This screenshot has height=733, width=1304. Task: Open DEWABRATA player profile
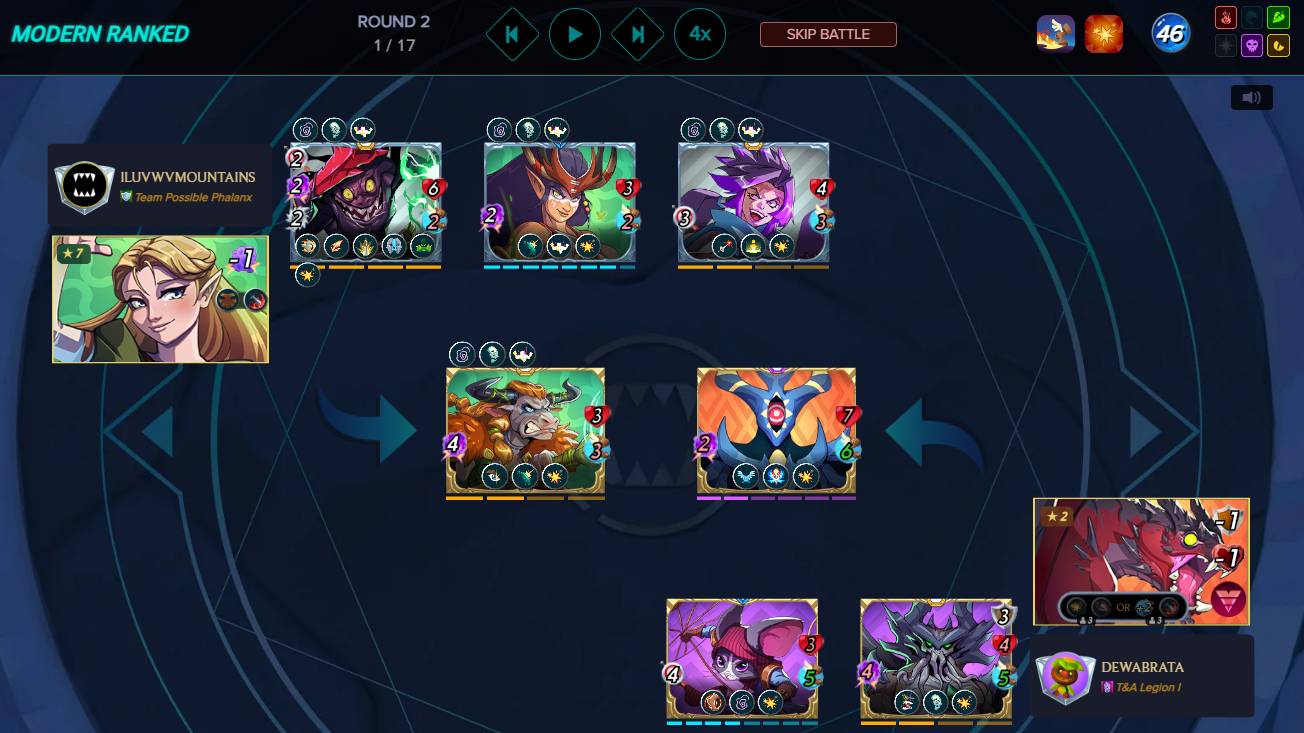[x=1141, y=666]
